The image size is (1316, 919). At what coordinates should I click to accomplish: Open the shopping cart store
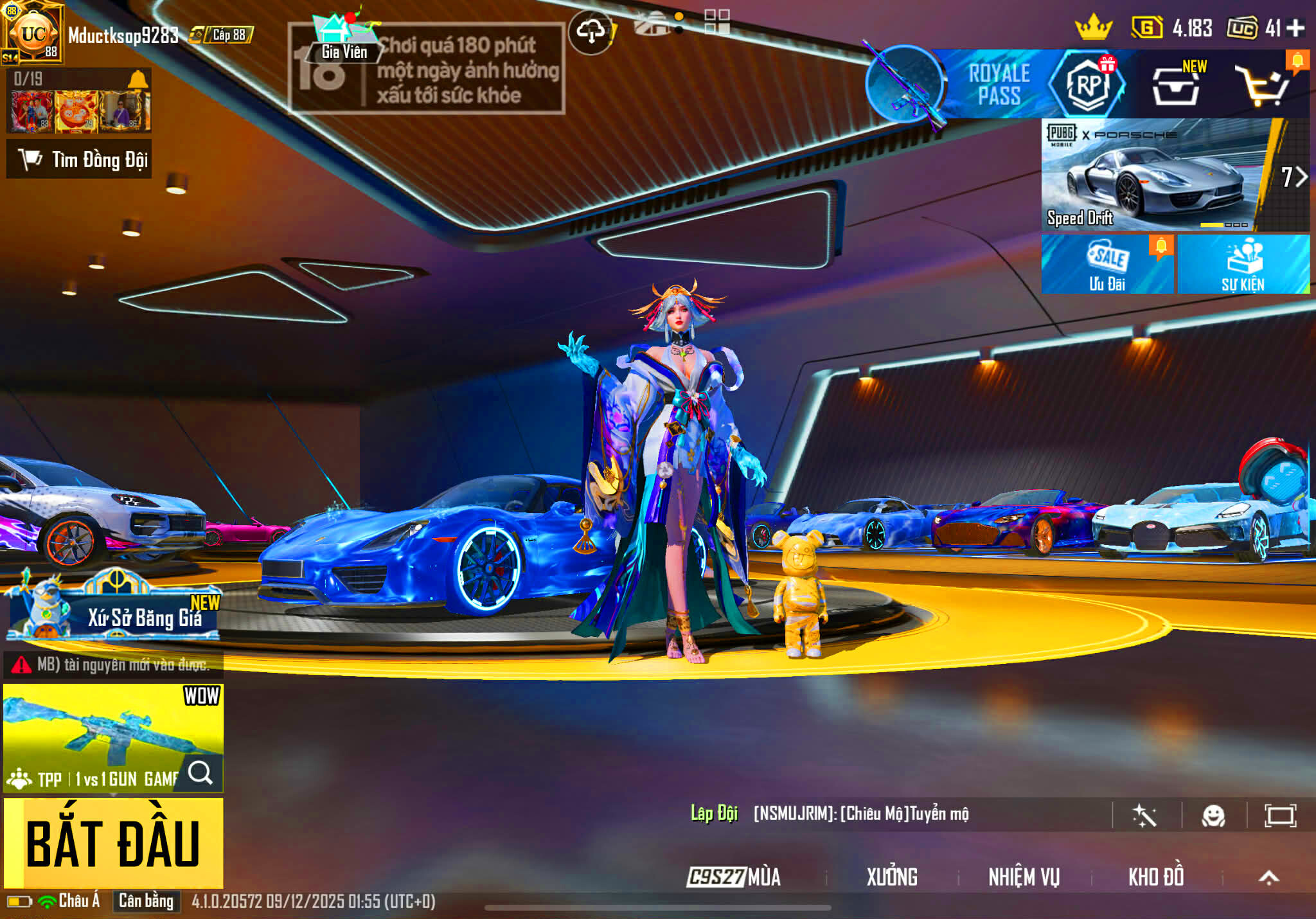coord(1263,86)
